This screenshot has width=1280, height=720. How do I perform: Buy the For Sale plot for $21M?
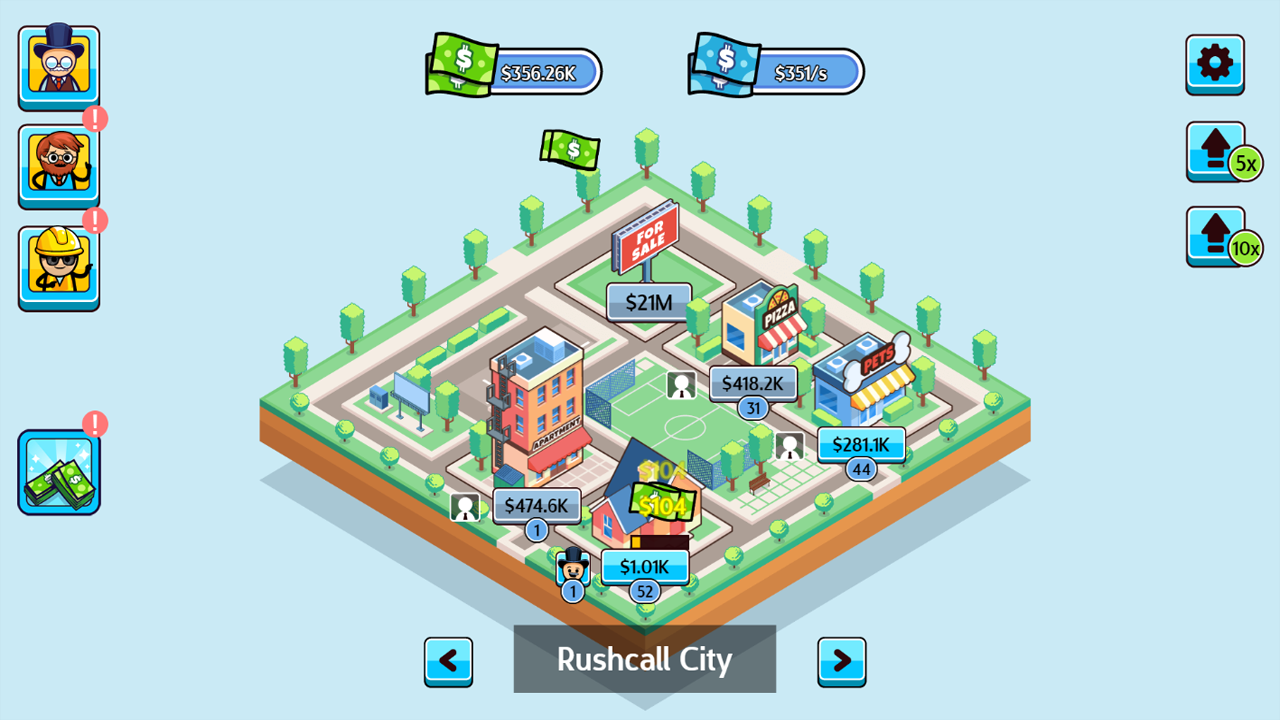[x=647, y=302]
